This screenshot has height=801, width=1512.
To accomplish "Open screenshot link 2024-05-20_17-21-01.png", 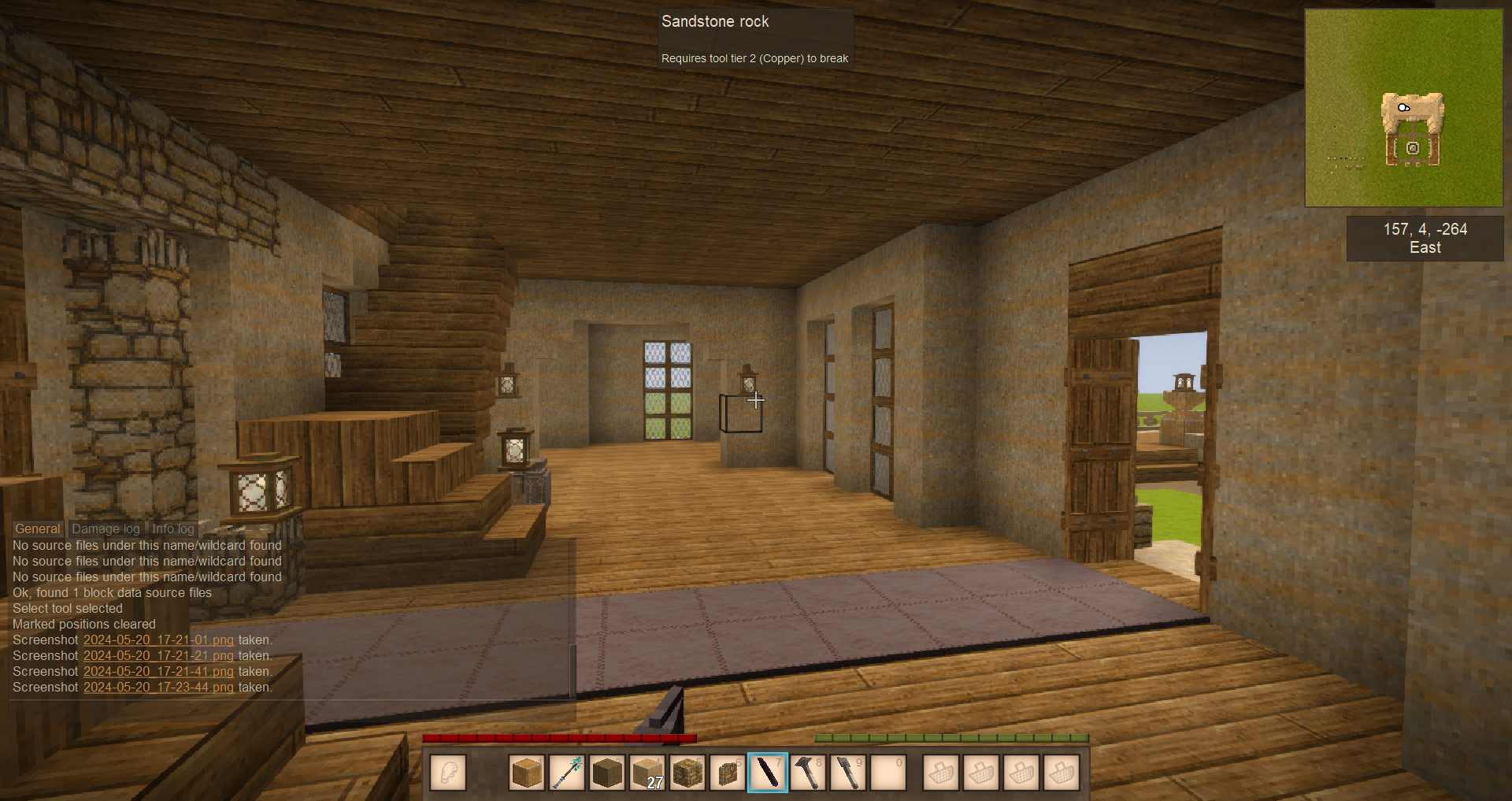I will (158, 640).
